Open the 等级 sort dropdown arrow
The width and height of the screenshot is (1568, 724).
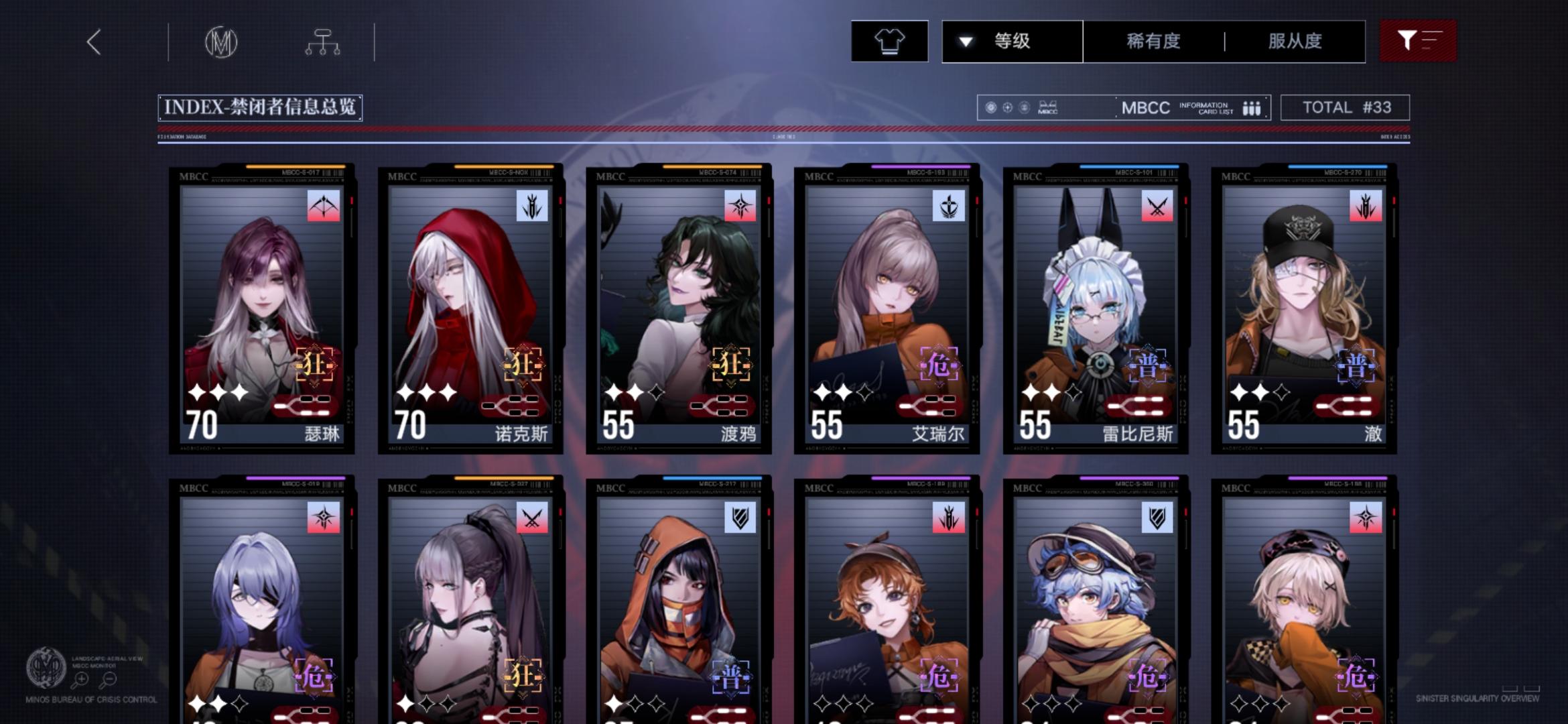point(965,42)
